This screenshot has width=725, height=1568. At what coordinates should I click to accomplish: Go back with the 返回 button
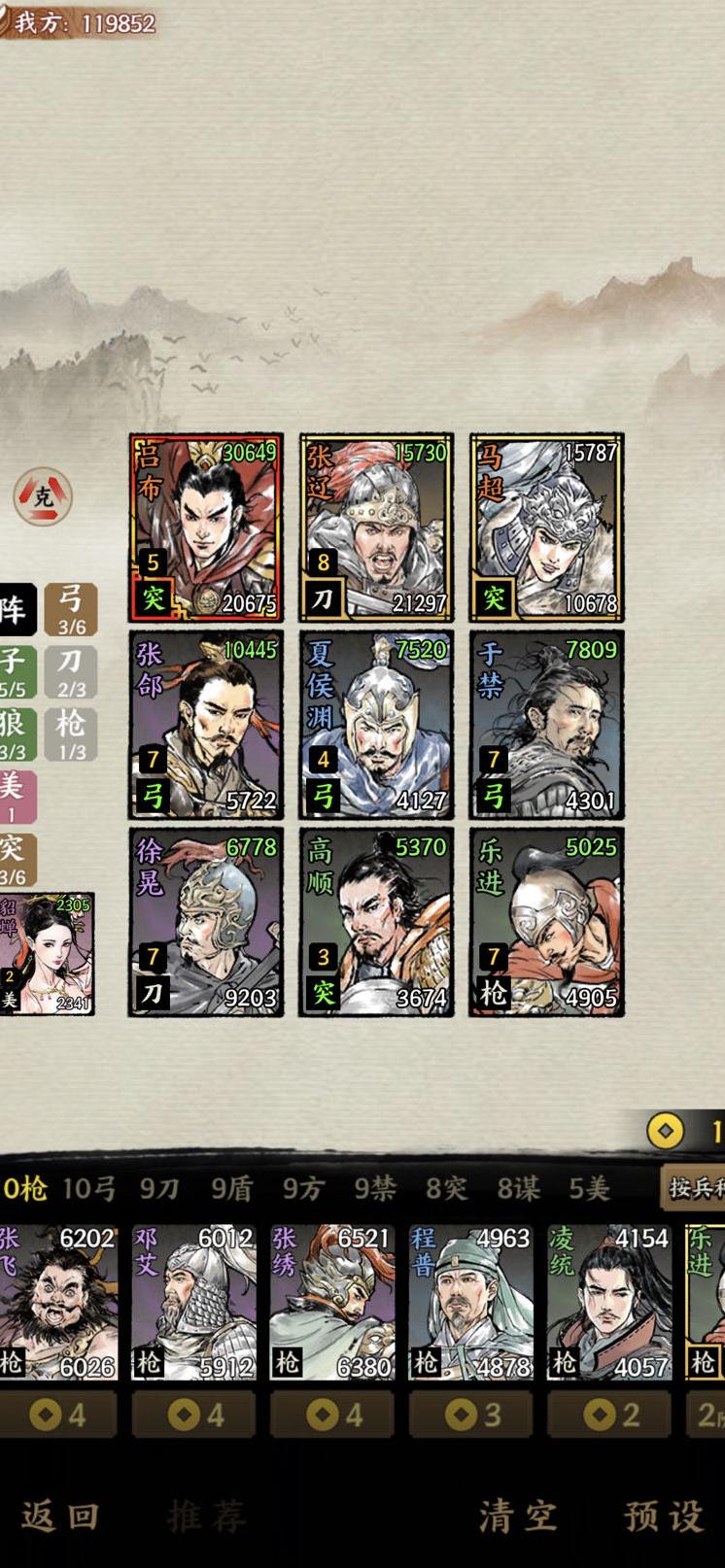pyautogui.click(x=60, y=1516)
